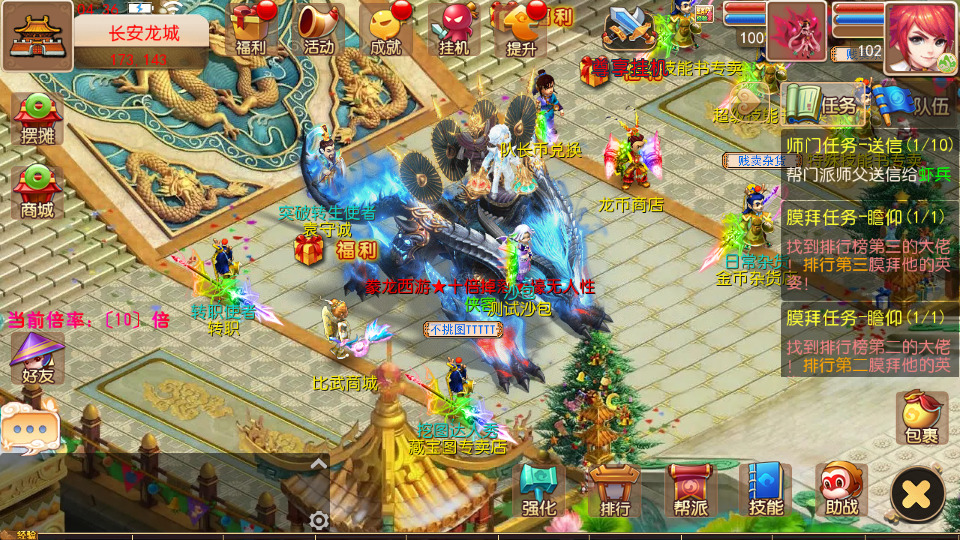Open the 强化 enhancement menu
Image resolution: width=960 pixels, height=540 pixels.
tap(540, 489)
